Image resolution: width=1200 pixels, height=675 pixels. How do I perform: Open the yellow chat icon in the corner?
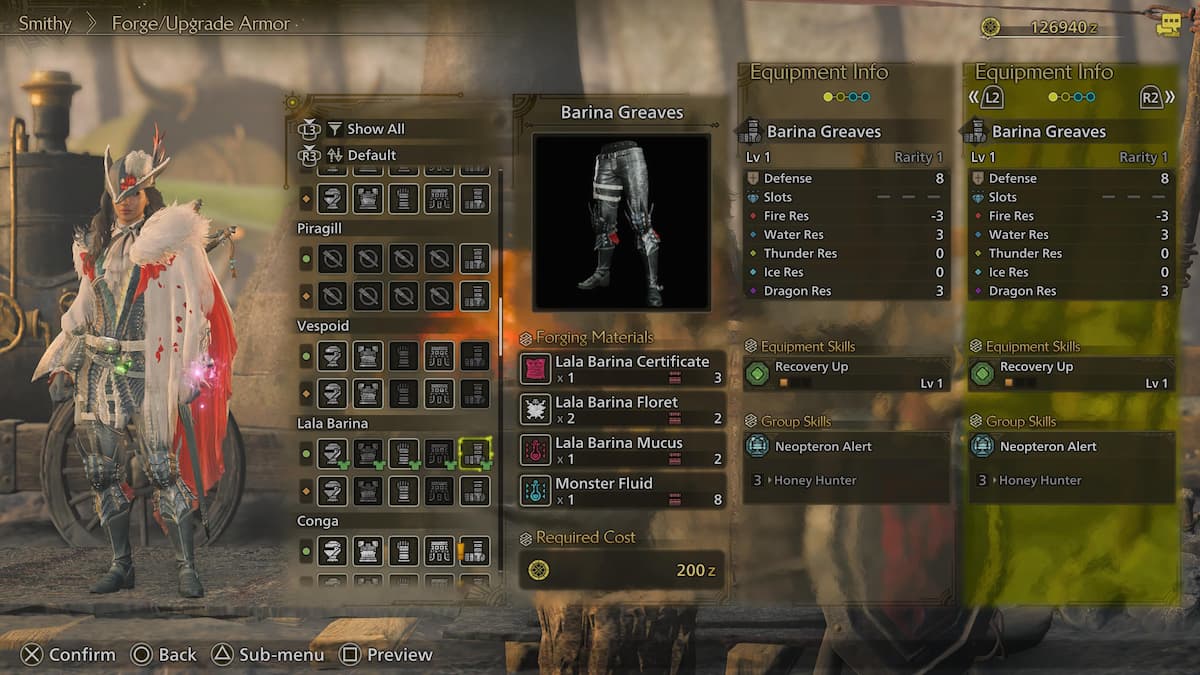pyautogui.click(x=1168, y=26)
